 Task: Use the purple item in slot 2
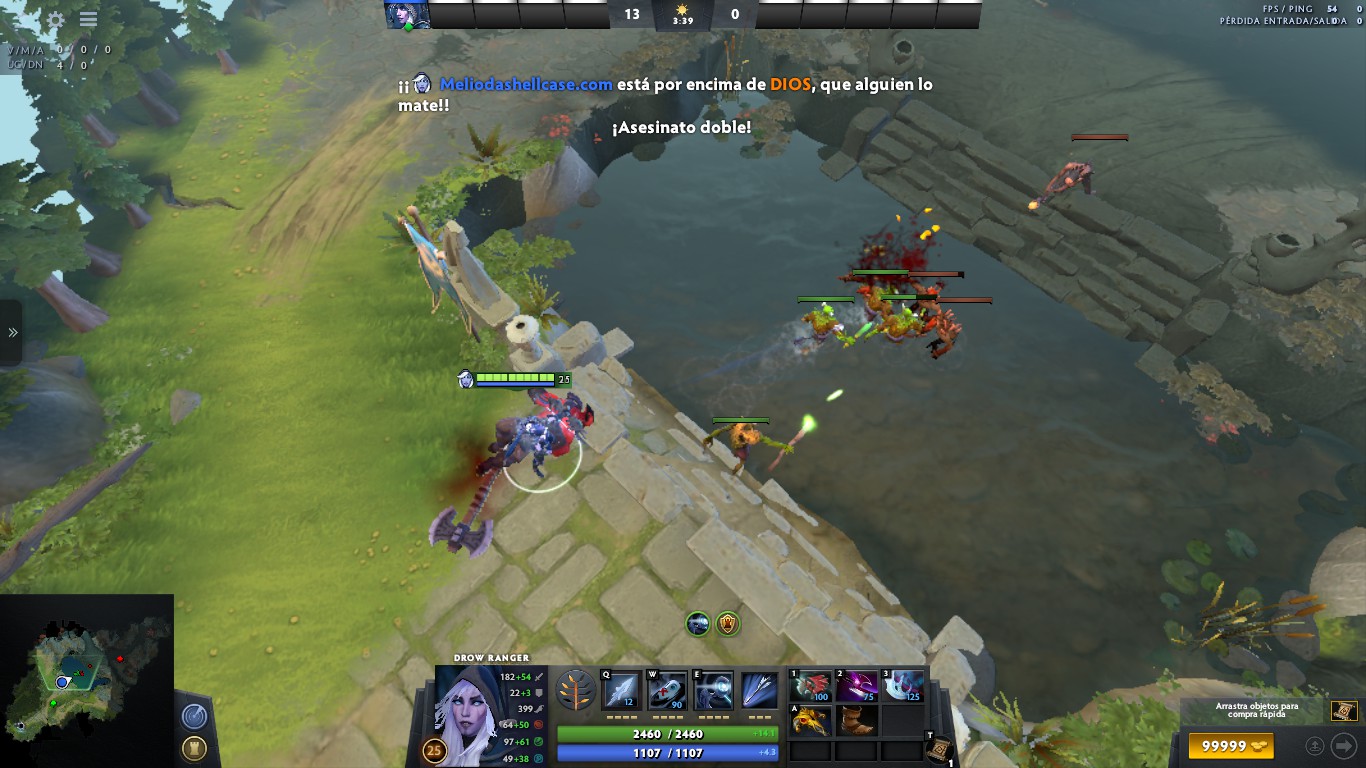tap(857, 687)
